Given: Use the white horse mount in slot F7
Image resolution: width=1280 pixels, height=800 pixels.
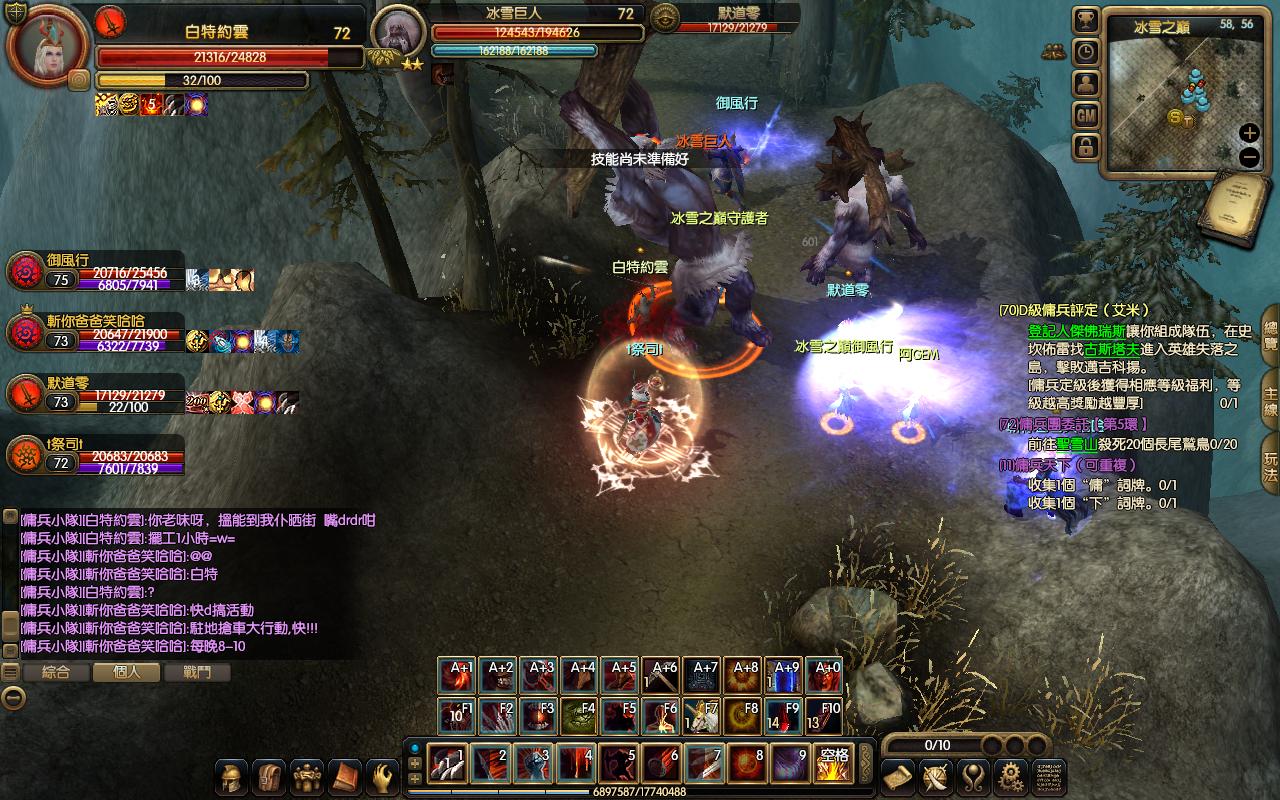Looking at the screenshot, I should 703,716.
